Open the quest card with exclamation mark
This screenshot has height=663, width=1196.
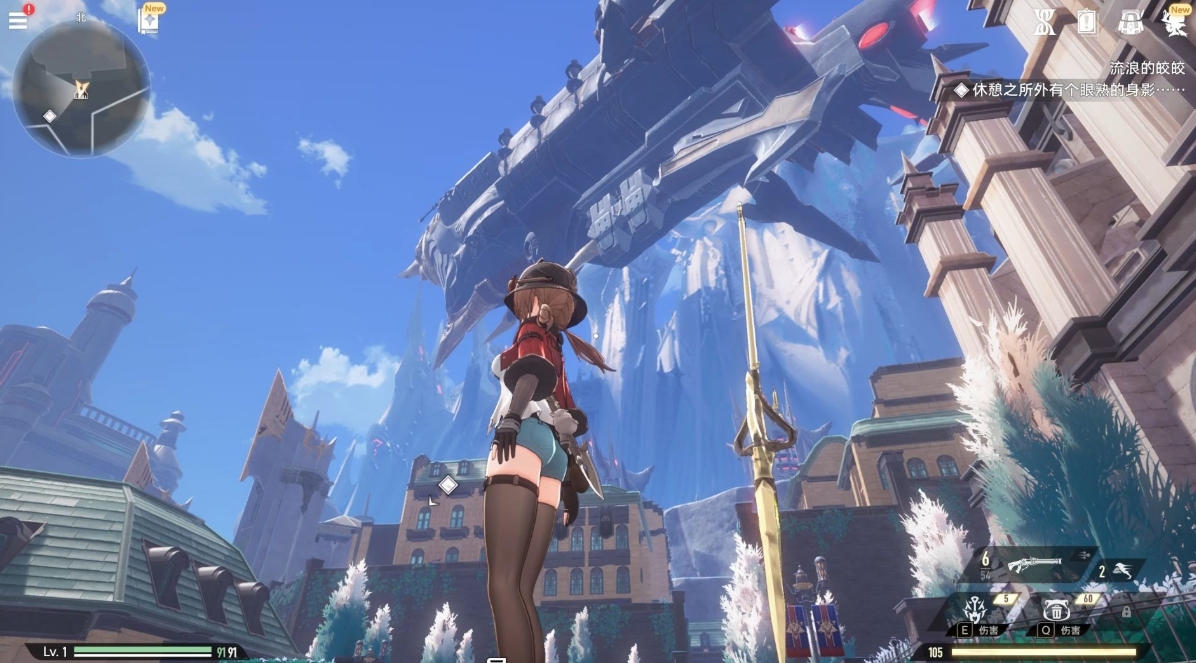1087,22
